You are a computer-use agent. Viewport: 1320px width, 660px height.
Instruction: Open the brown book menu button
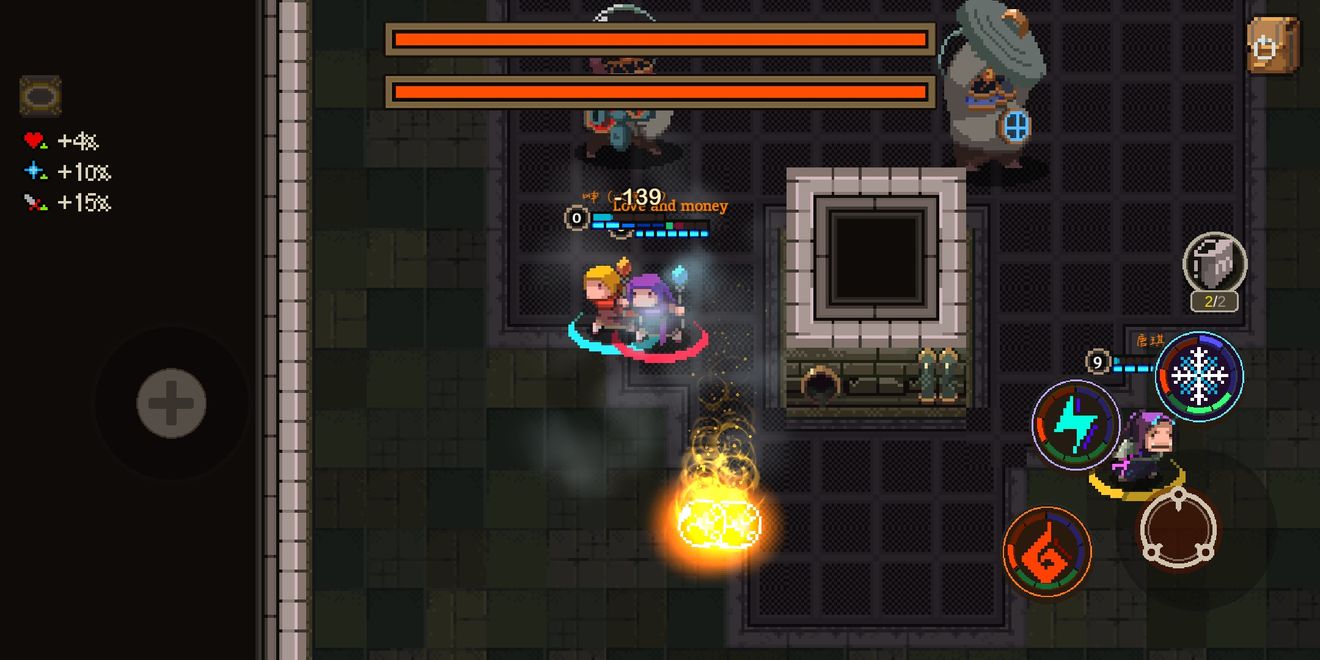pos(1272,45)
